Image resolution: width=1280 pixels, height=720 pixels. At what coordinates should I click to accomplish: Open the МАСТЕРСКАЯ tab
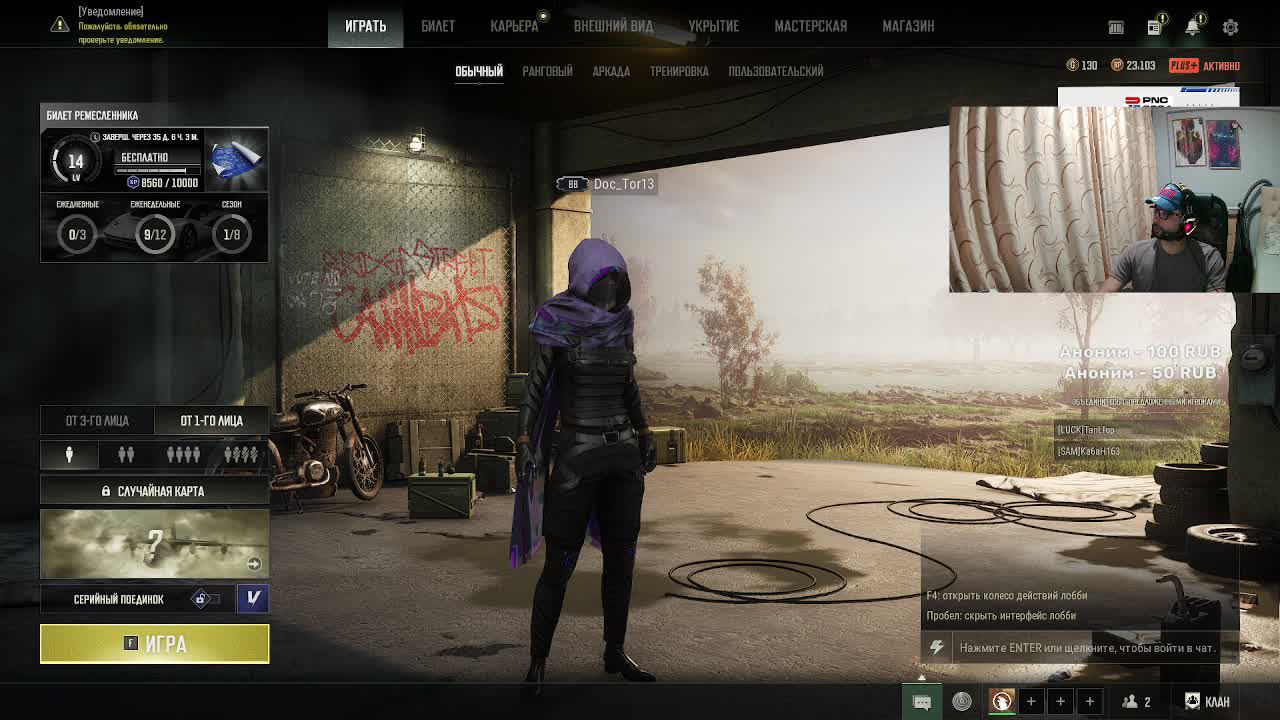coord(810,26)
